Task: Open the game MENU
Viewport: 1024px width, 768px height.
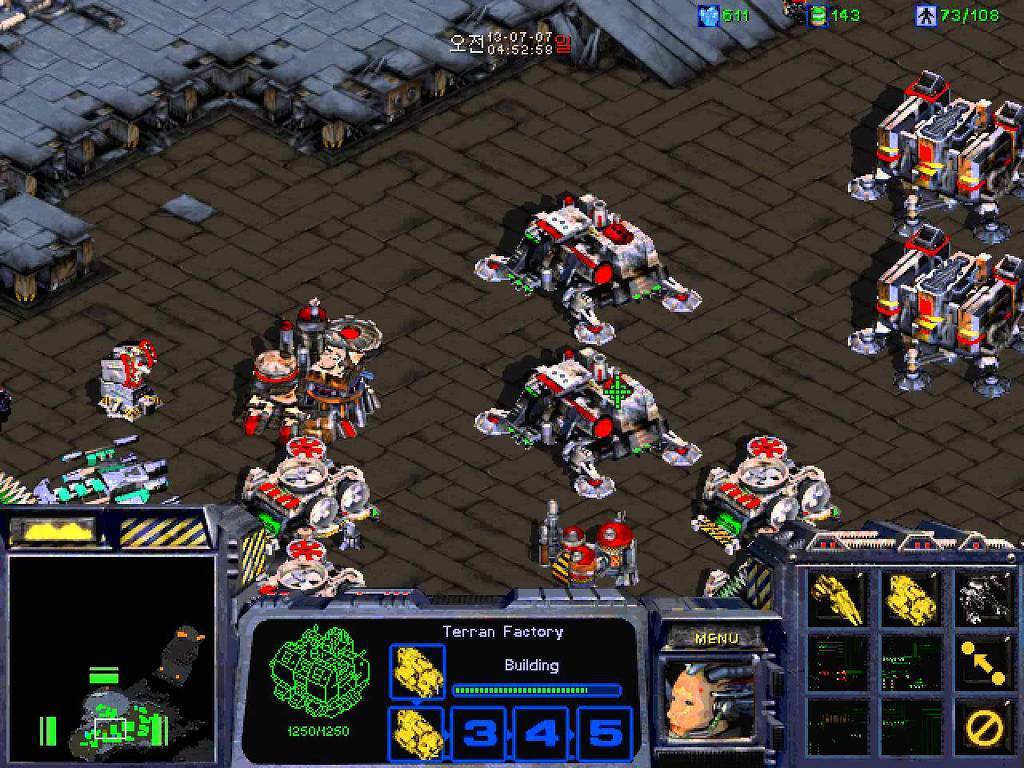Action: coord(716,638)
